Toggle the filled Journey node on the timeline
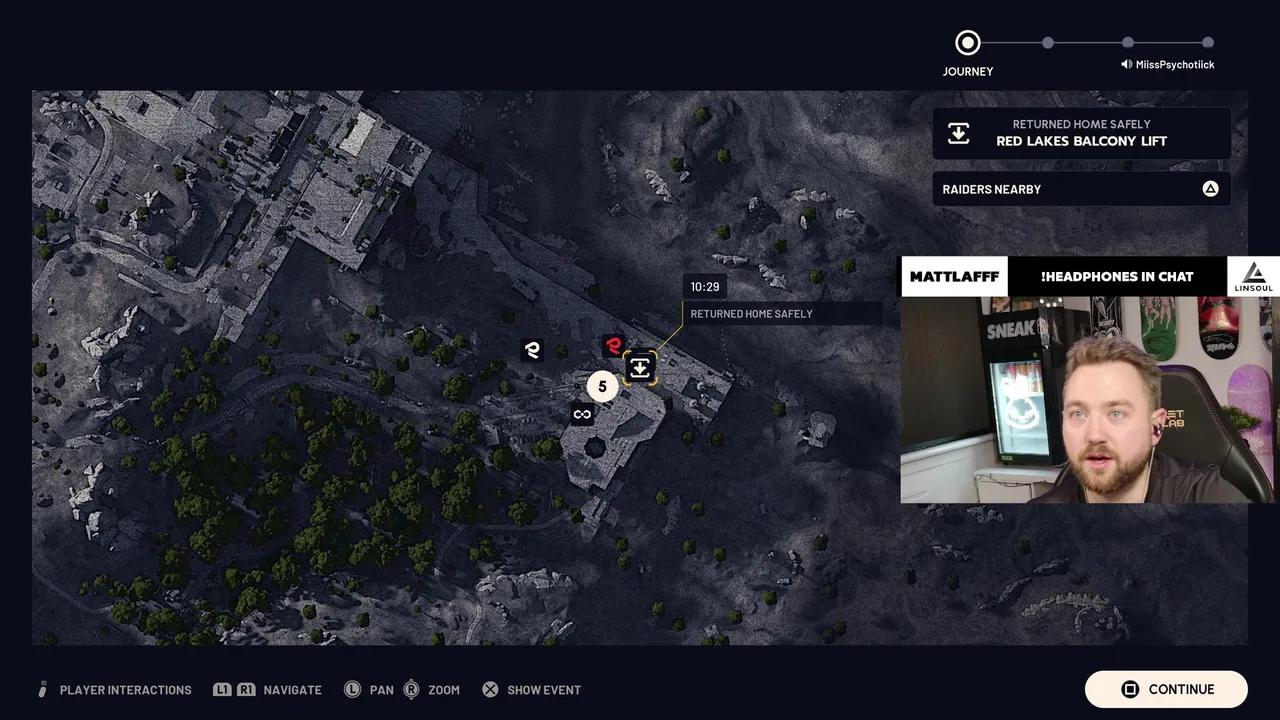 coord(967,42)
